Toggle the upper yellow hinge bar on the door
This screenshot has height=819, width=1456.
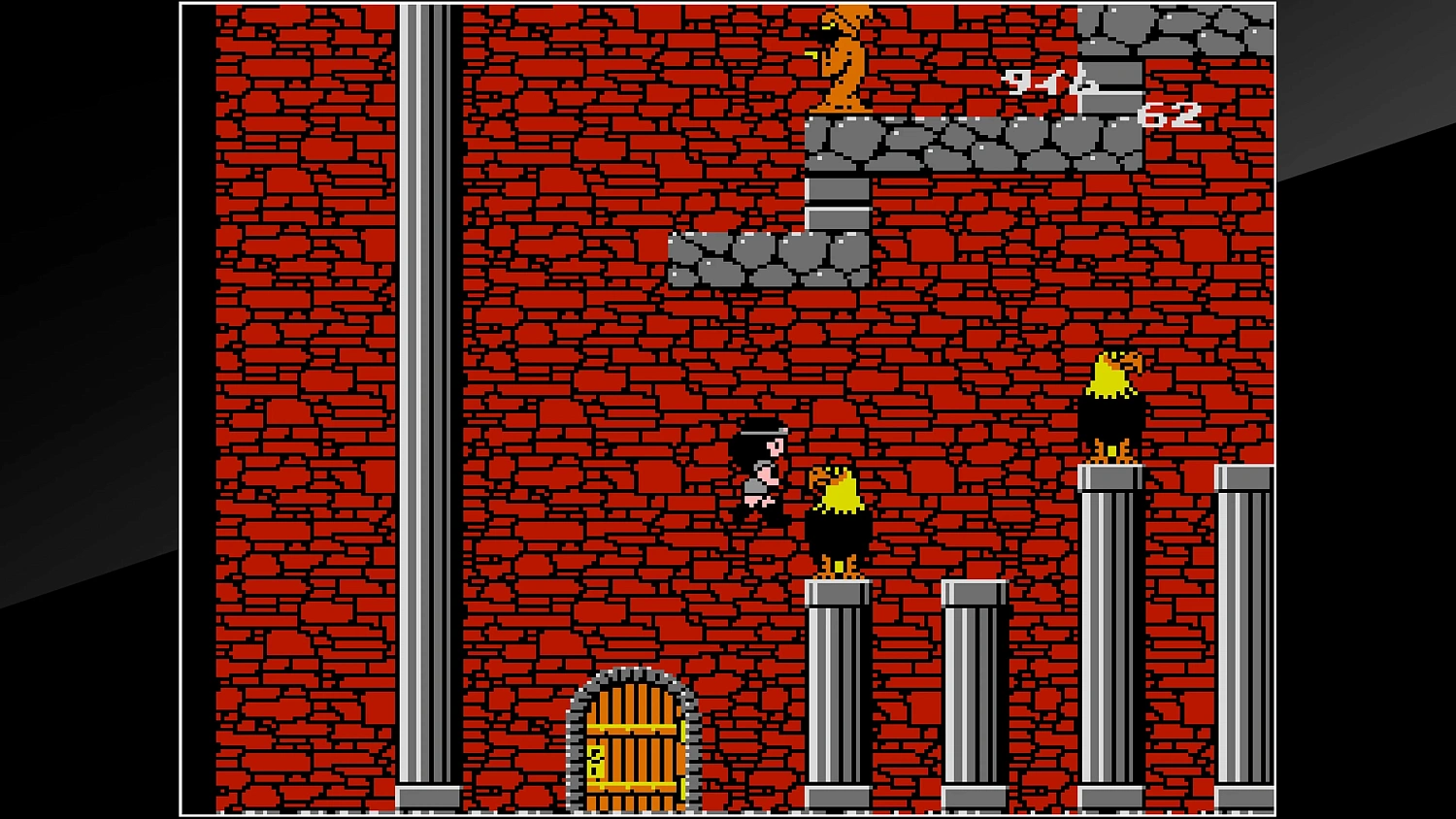pyautogui.click(x=633, y=727)
